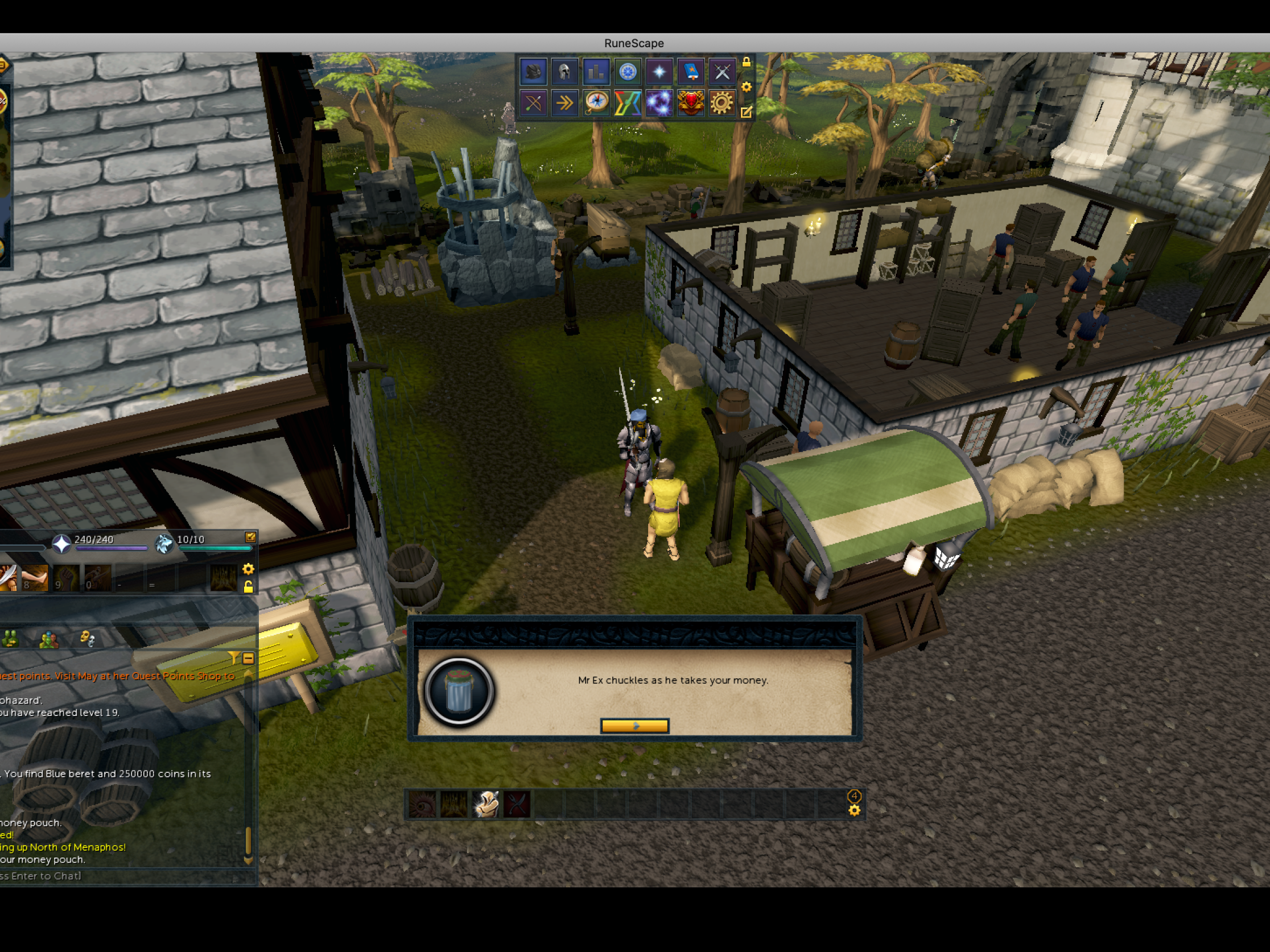Continue the Mr Ex dialogue
The height and width of the screenshot is (952, 1270).
634,726
